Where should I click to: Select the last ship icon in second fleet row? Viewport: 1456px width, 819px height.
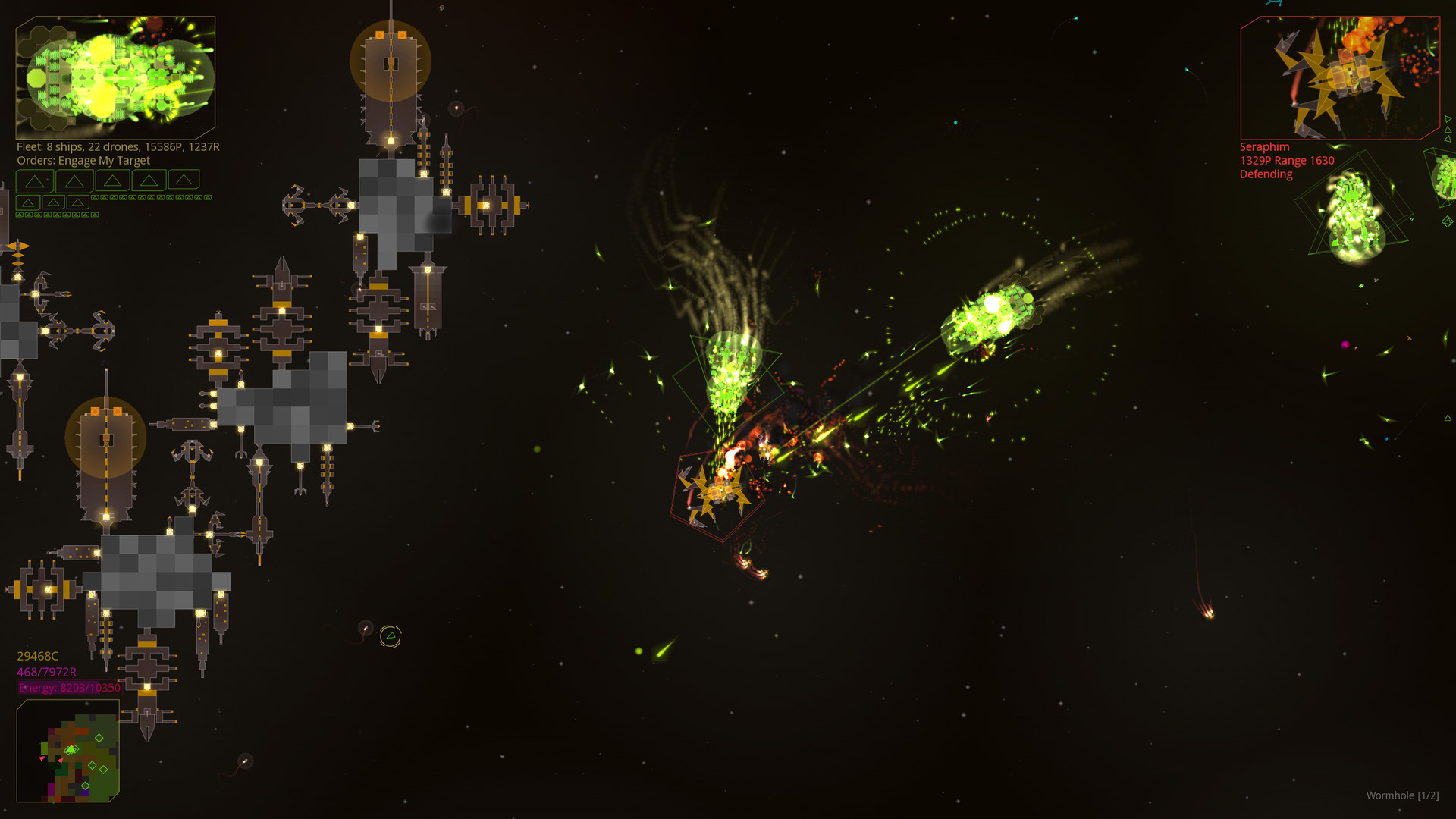click(x=77, y=203)
